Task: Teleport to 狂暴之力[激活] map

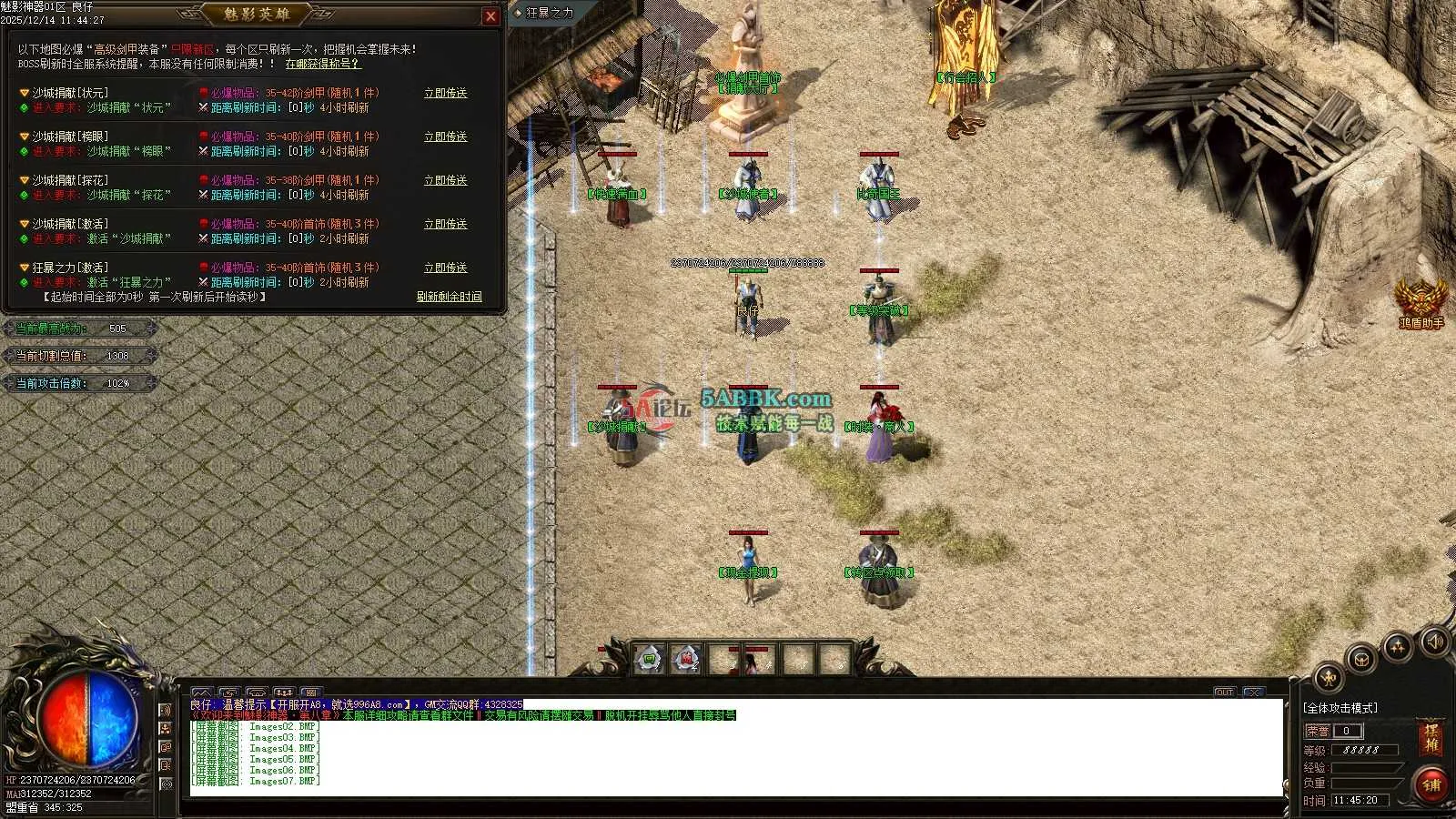Action: coord(445,268)
